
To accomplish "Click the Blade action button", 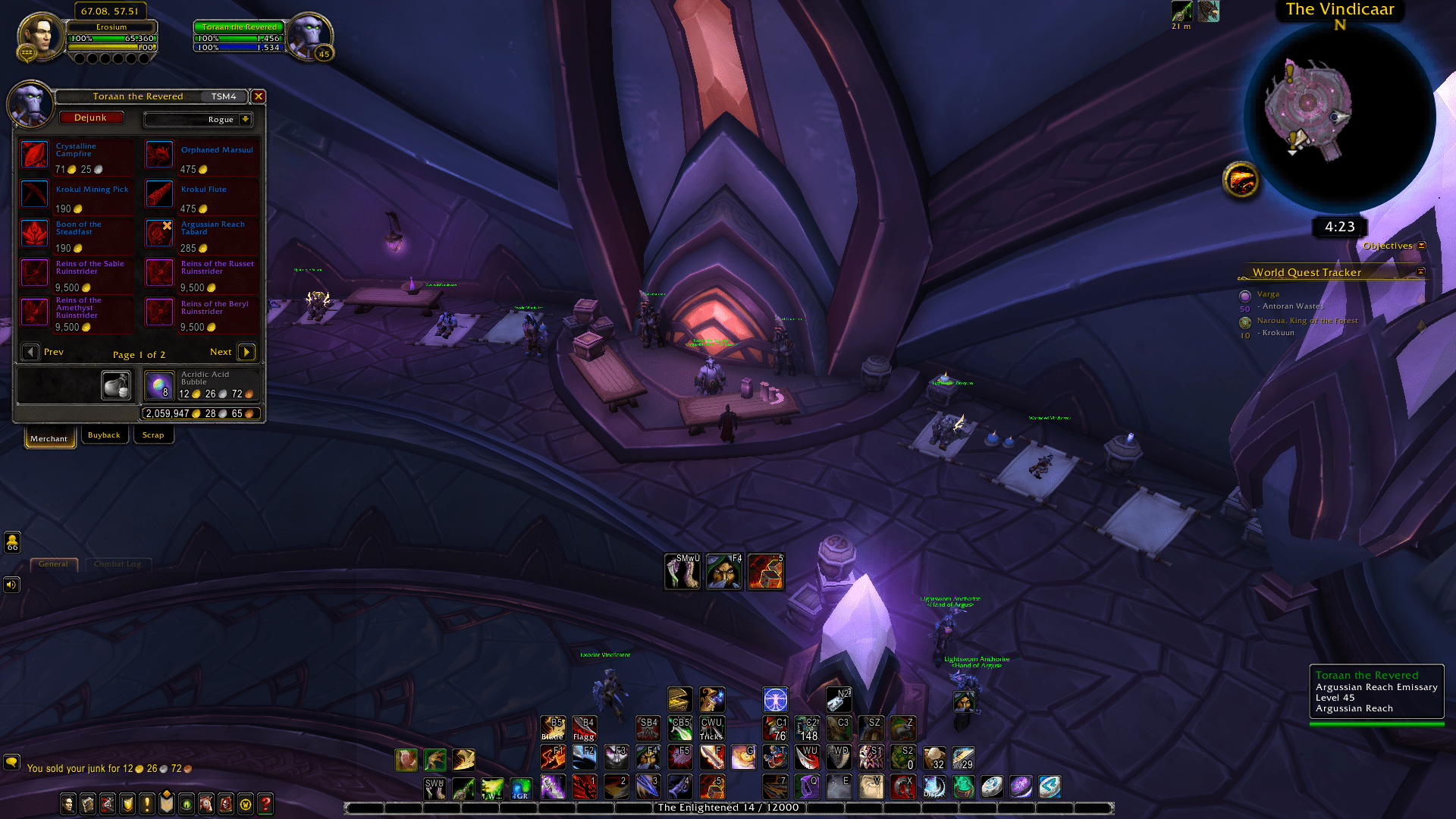I will pos(552,726).
